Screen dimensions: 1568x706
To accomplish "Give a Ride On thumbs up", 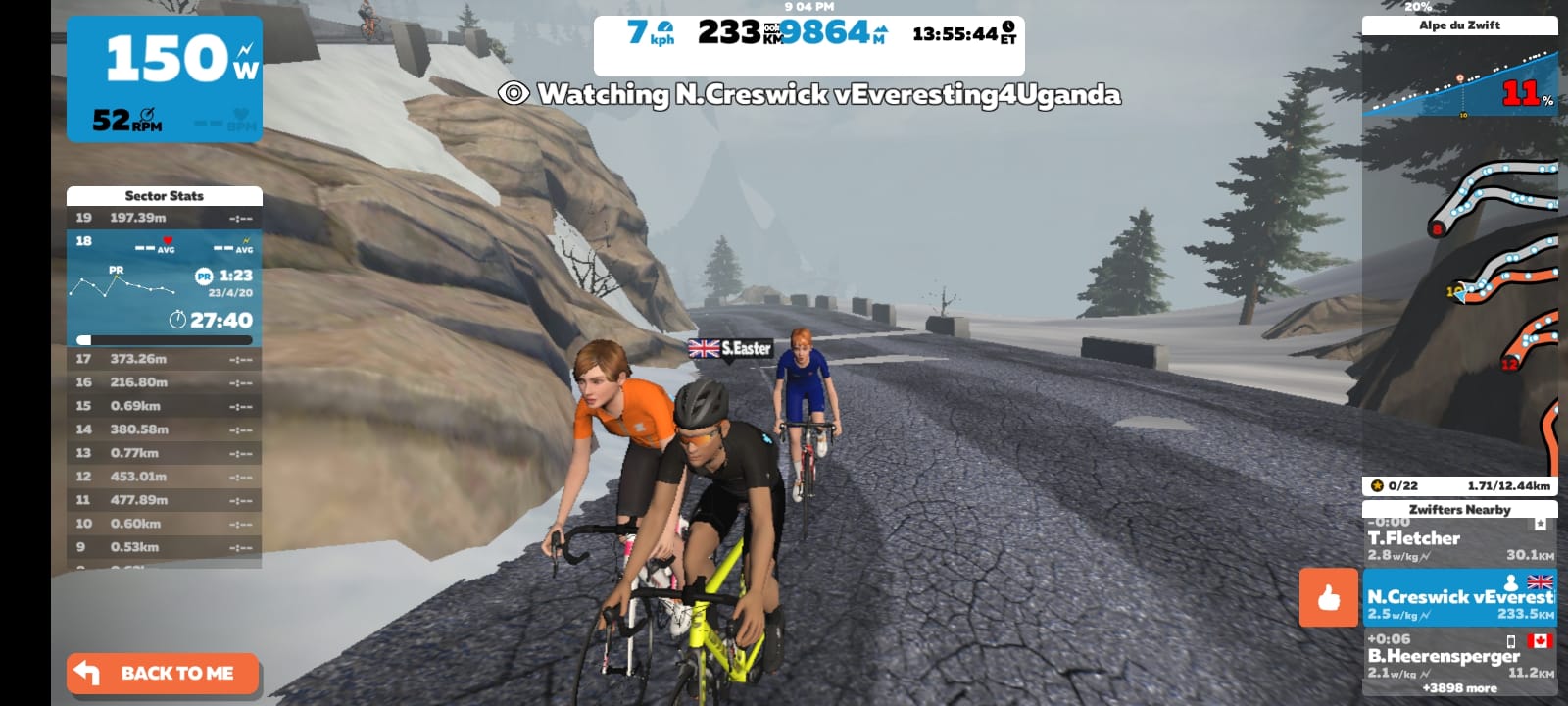I will [1328, 597].
